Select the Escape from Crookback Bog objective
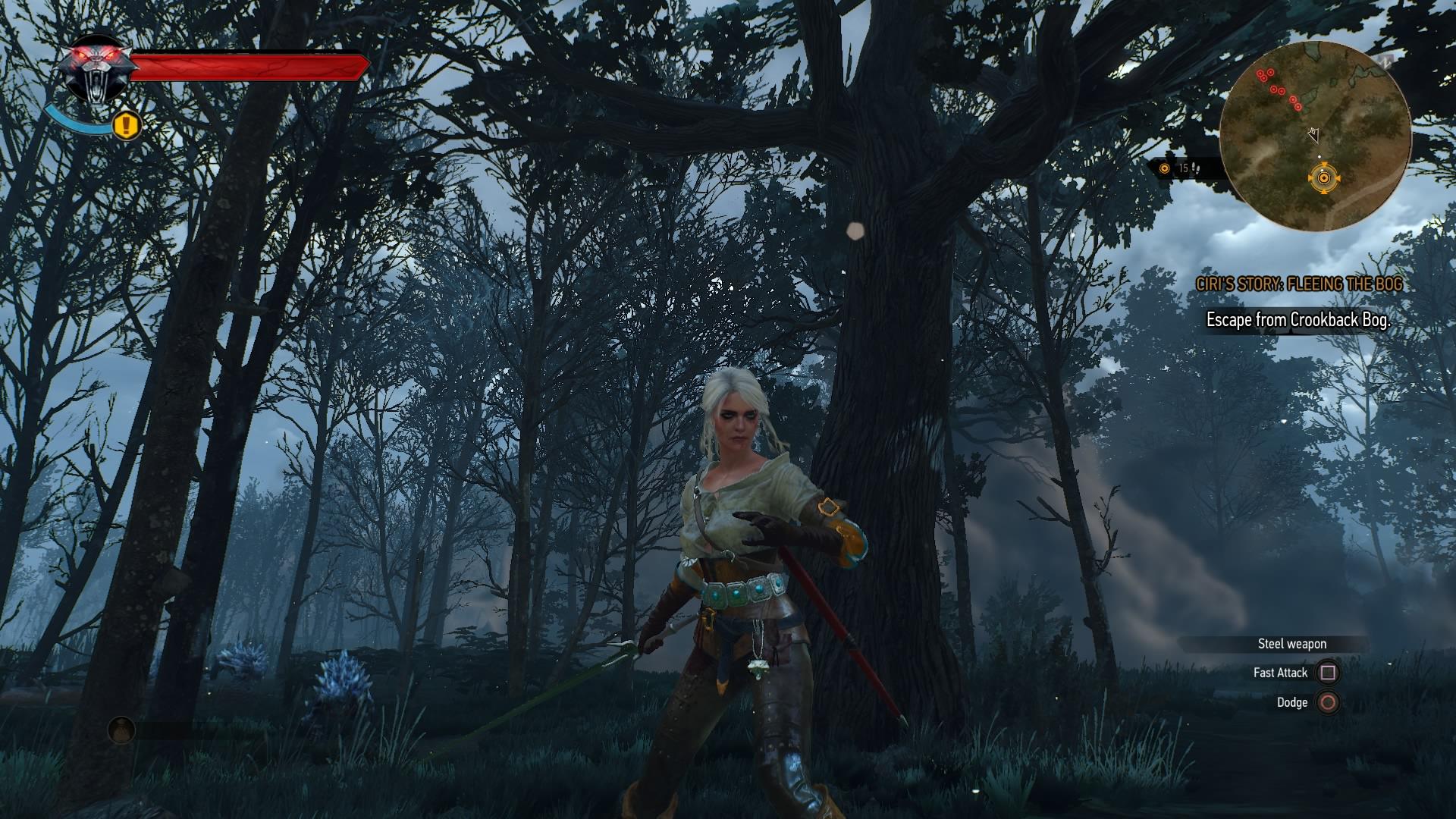Image resolution: width=1456 pixels, height=819 pixels. [1298, 320]
